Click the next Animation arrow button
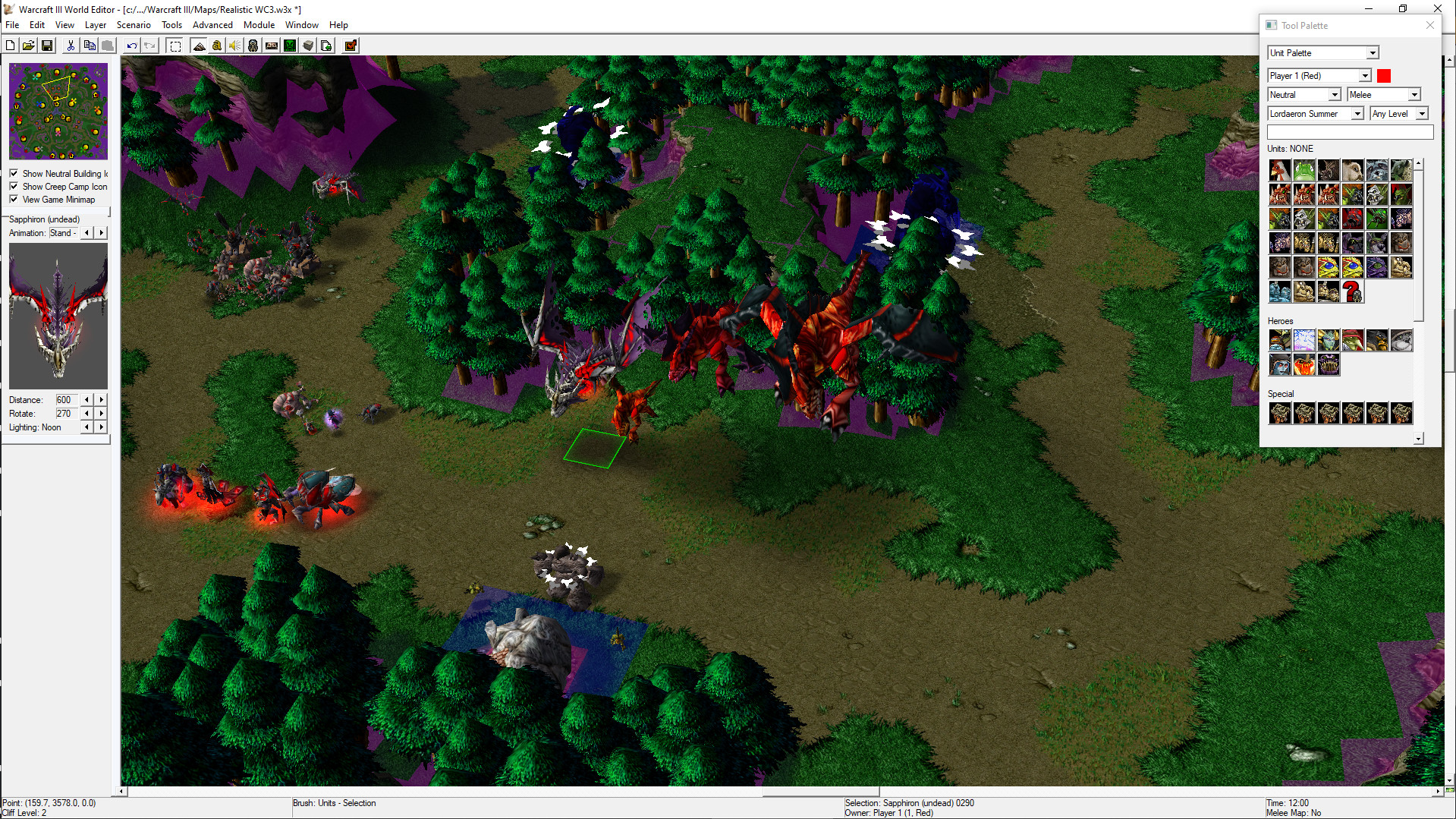 [101, 233]
